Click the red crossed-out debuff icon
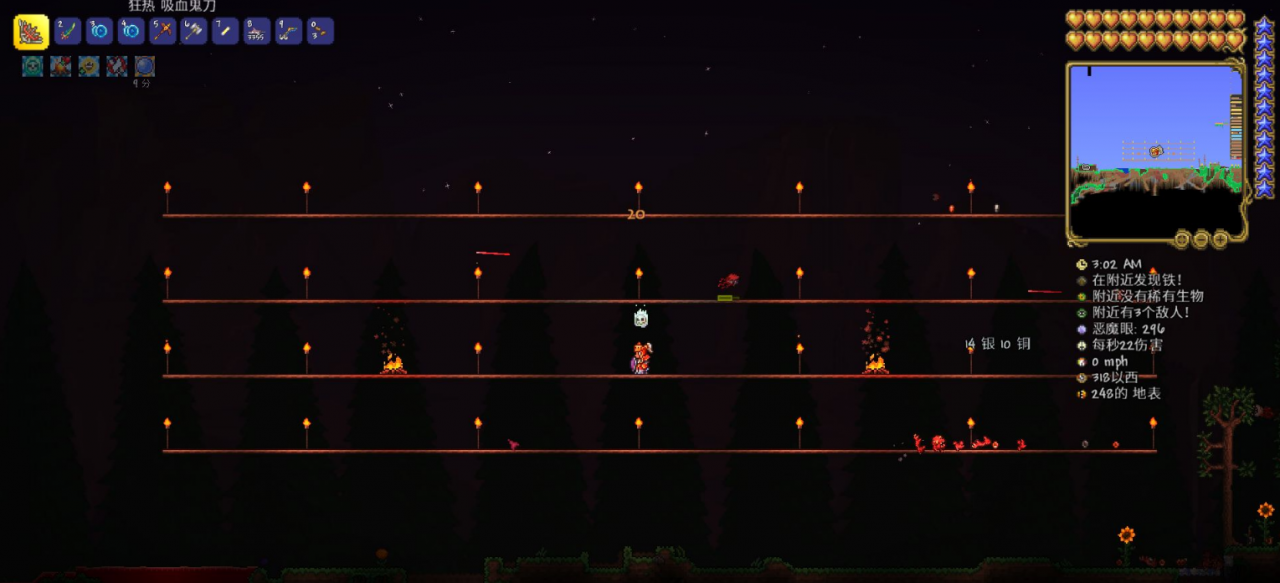 [x=117, y=66]
